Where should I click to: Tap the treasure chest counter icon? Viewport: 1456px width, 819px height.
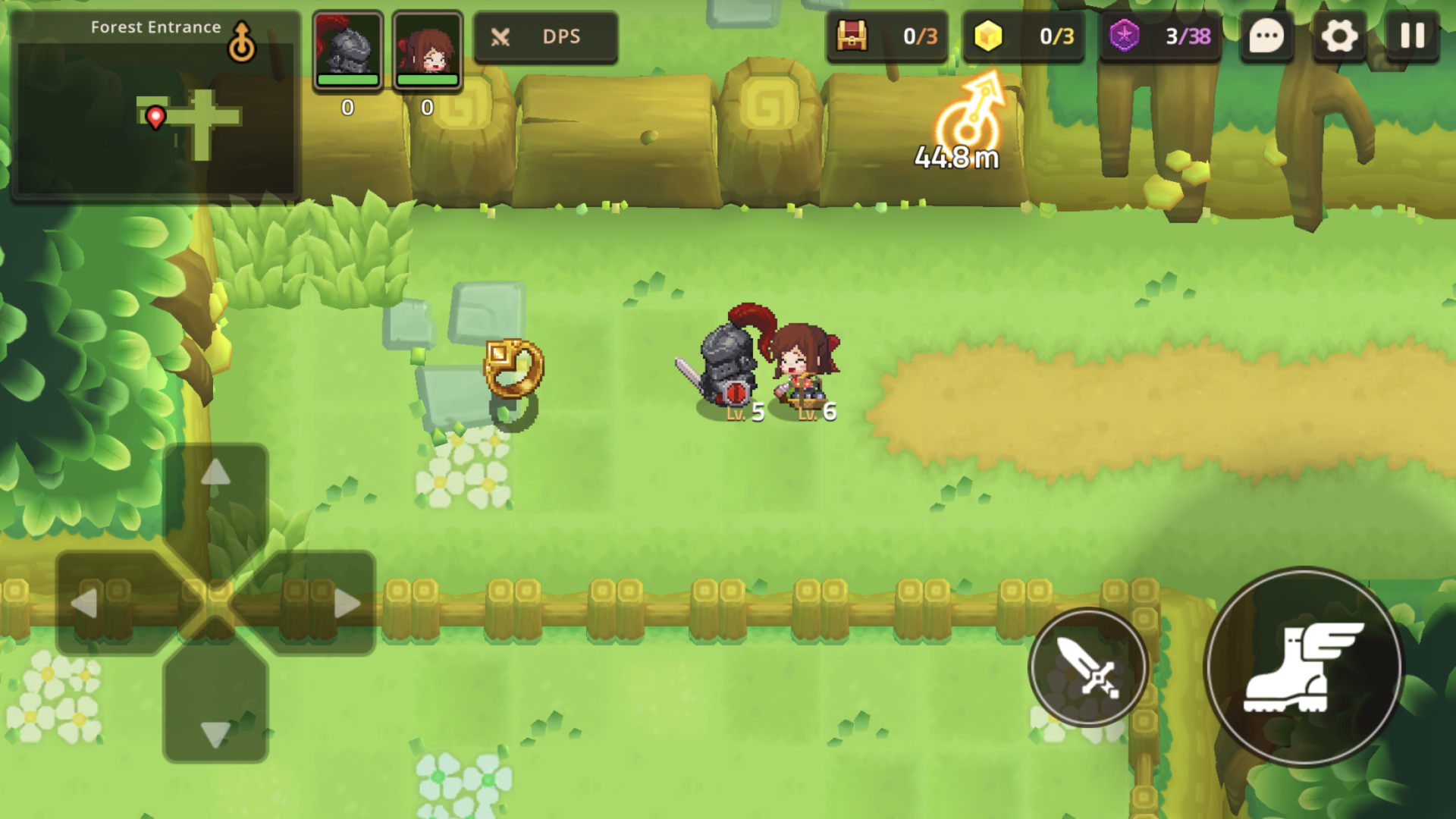pos(852,36)
